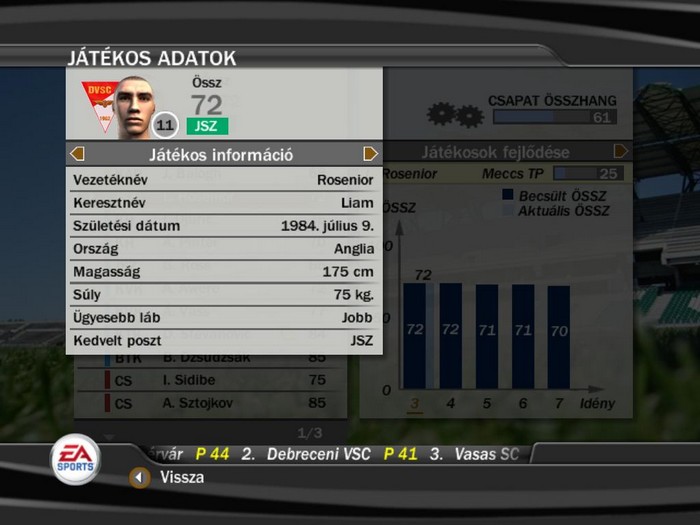Go back with the Vissza button
The height and width of the screenshot is (525, 700).
(140, 477)
